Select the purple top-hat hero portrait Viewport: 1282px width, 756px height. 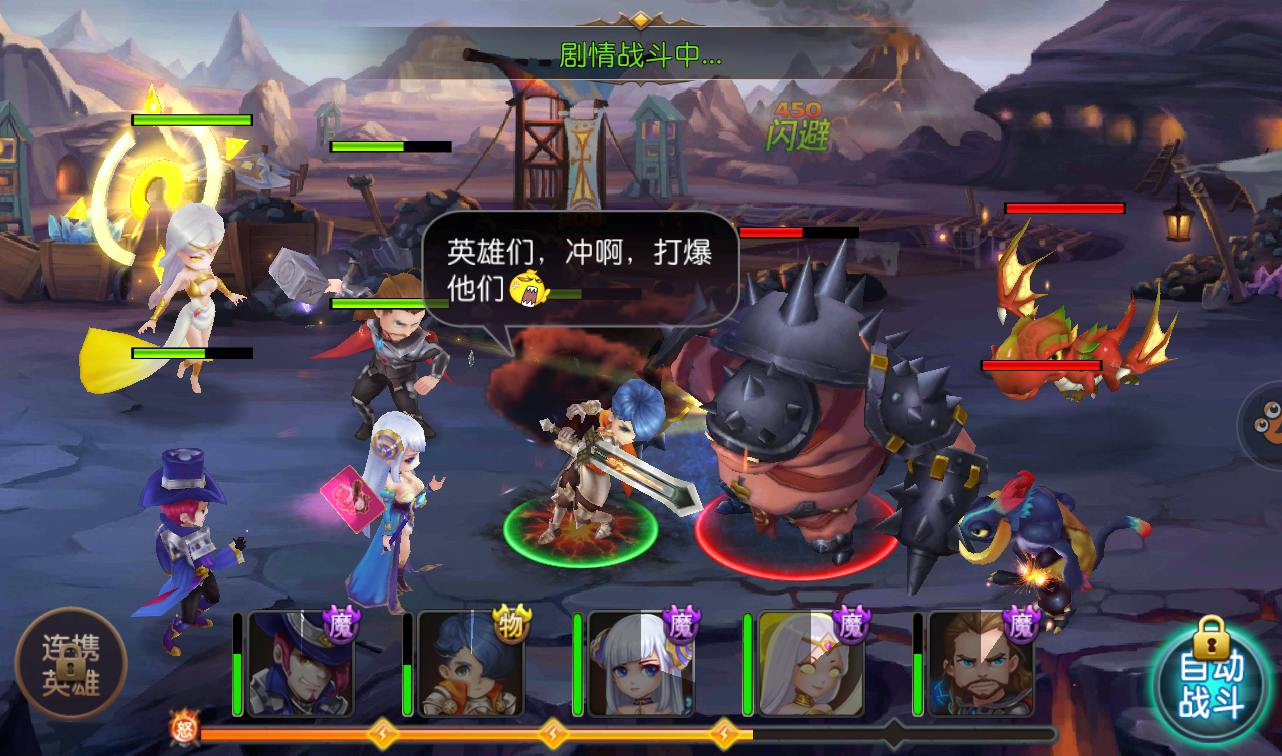300,665
